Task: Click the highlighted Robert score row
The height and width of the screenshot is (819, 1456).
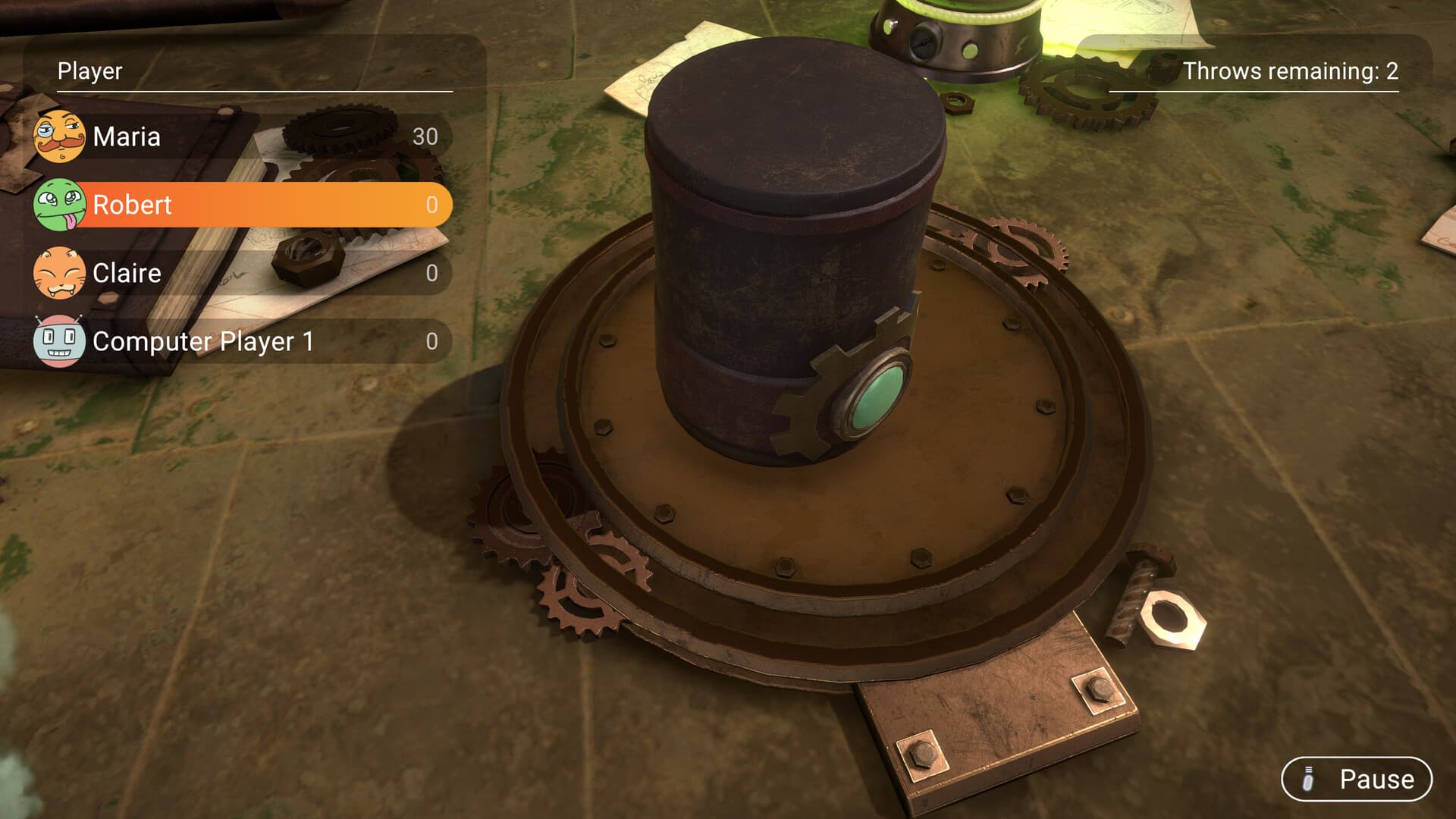Action: [227, 205]
